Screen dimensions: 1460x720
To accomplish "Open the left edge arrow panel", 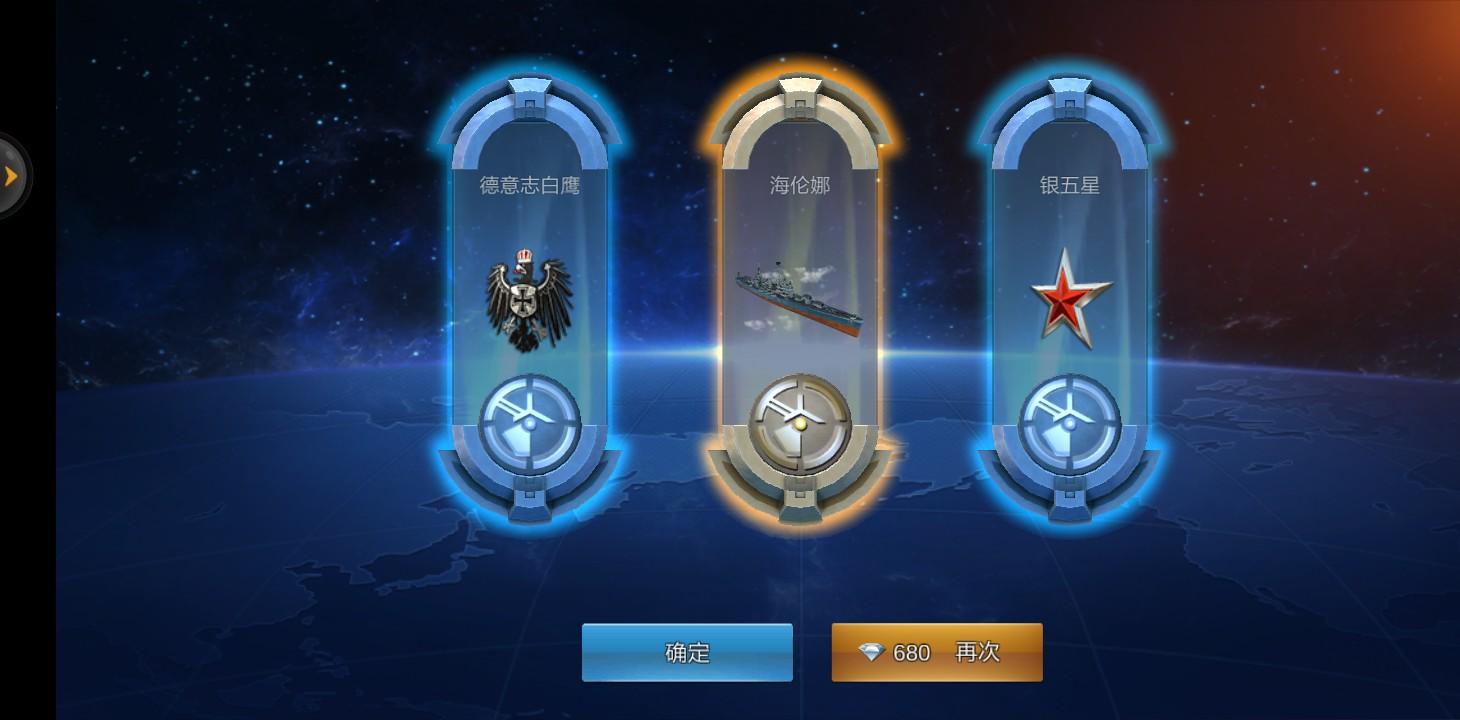I will tap(12, 172).
